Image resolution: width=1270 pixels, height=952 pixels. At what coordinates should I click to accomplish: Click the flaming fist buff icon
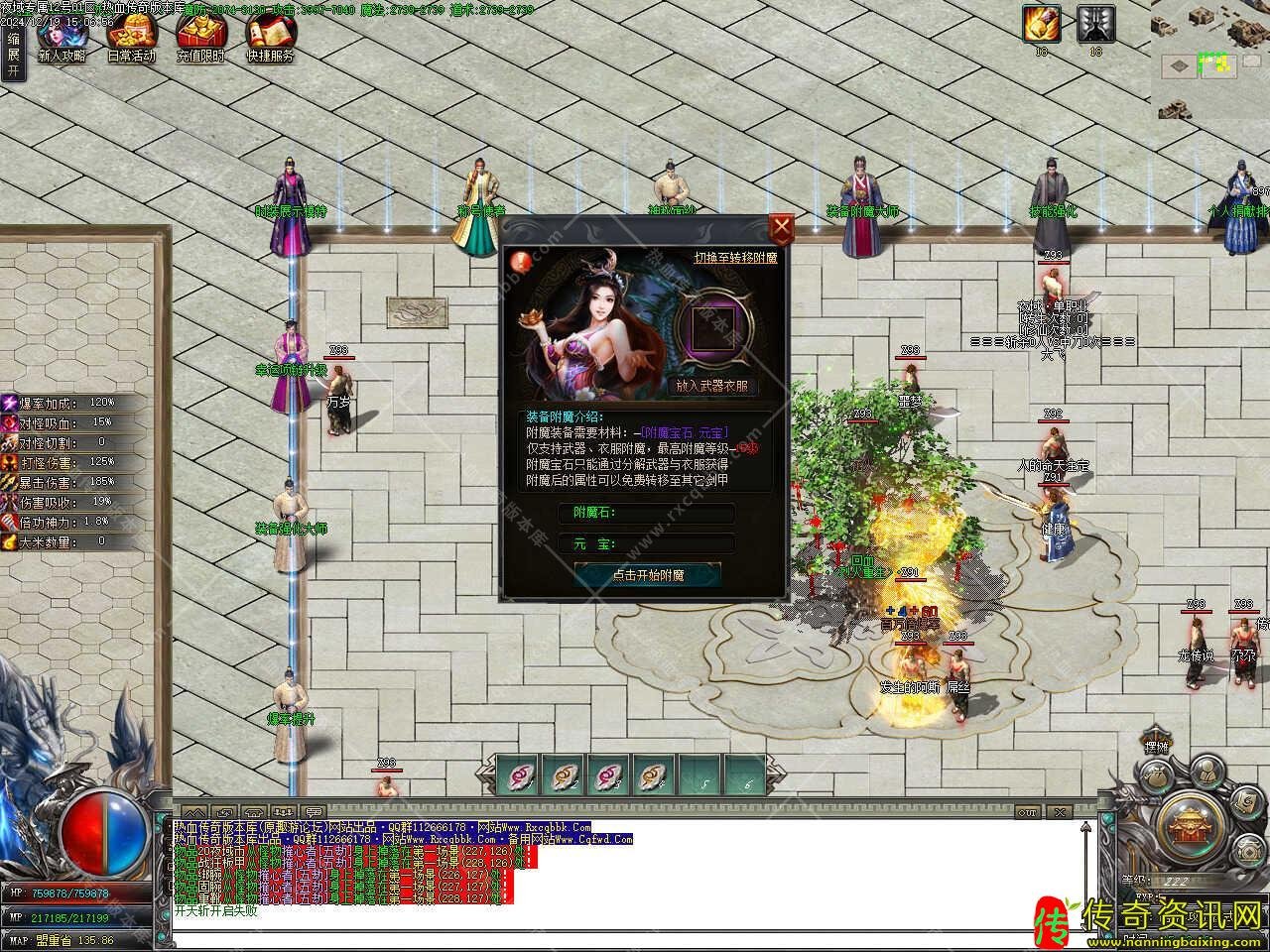click(1042, 23)
